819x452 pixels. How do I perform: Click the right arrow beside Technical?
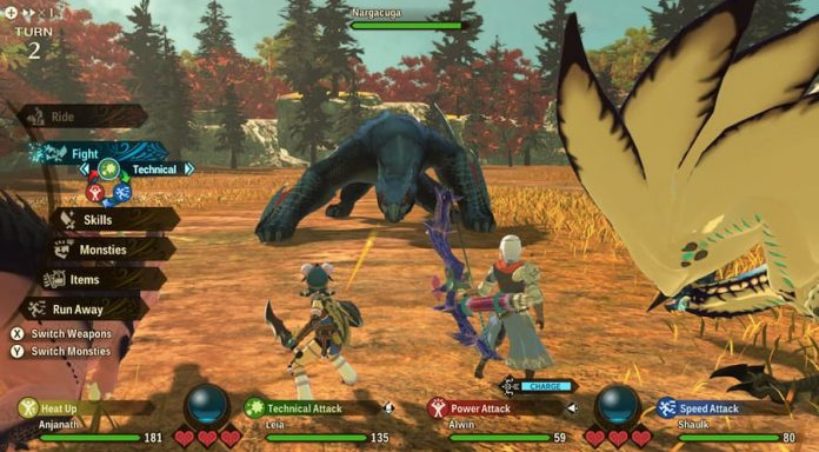click(188, 170)
